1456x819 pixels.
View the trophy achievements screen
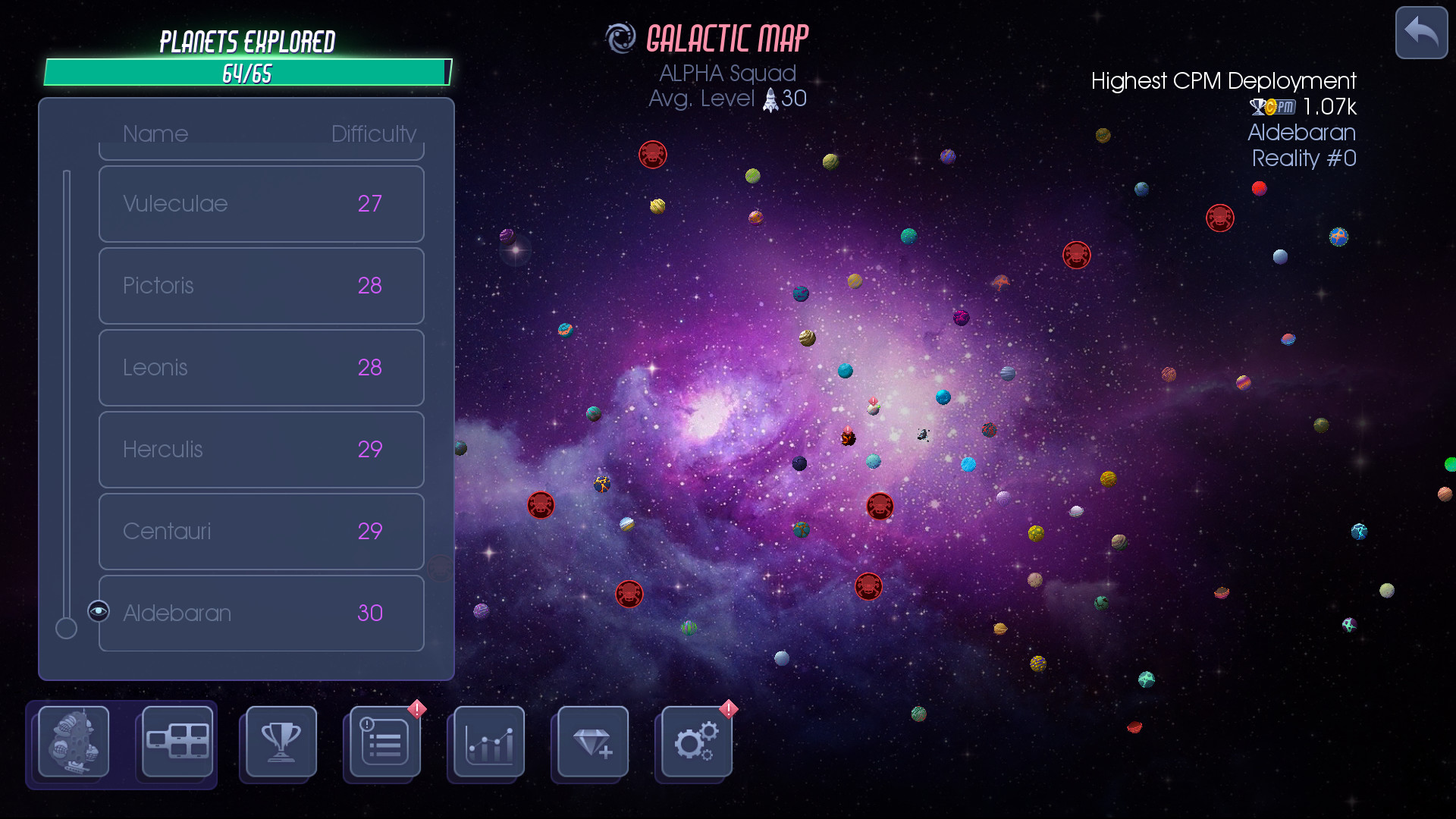[278, 743]
